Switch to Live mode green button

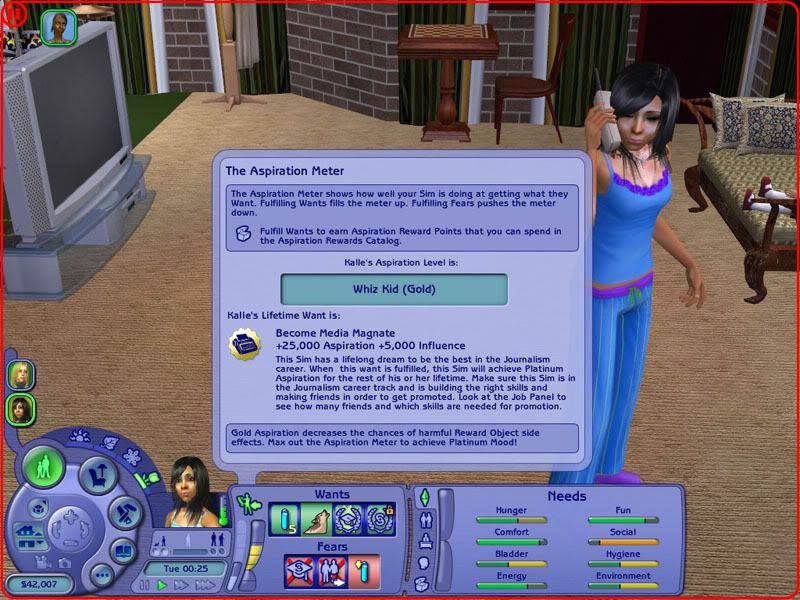tap(43, 469)
